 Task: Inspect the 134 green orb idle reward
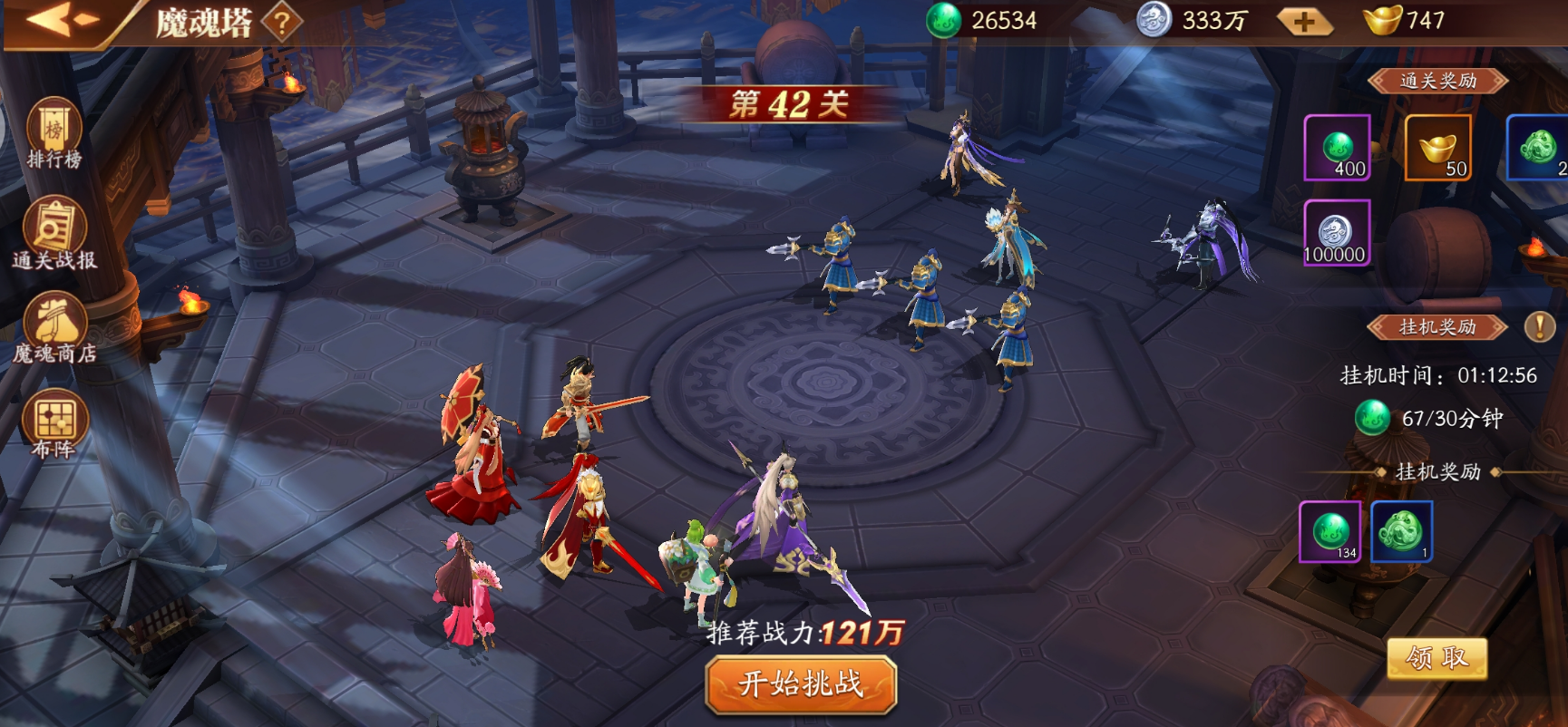point(1330,531)
